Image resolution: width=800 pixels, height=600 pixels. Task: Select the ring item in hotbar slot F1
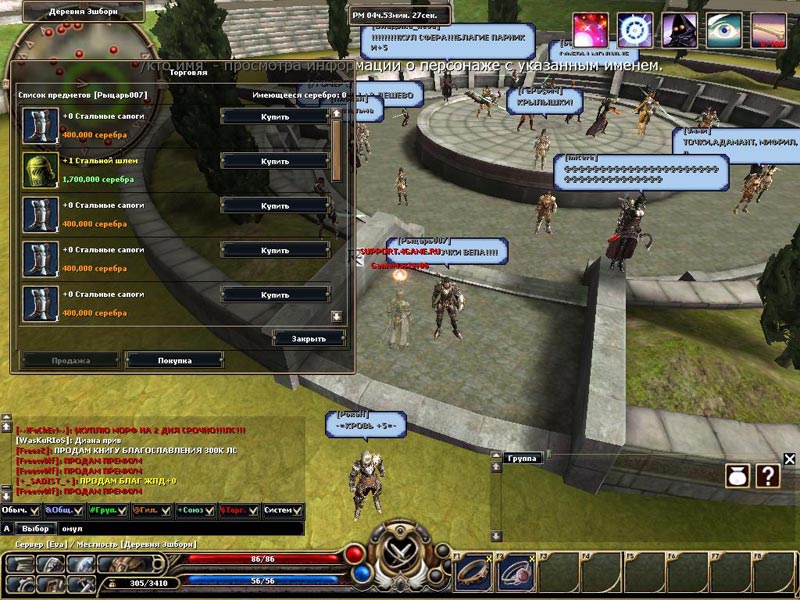tap(472, 573)
